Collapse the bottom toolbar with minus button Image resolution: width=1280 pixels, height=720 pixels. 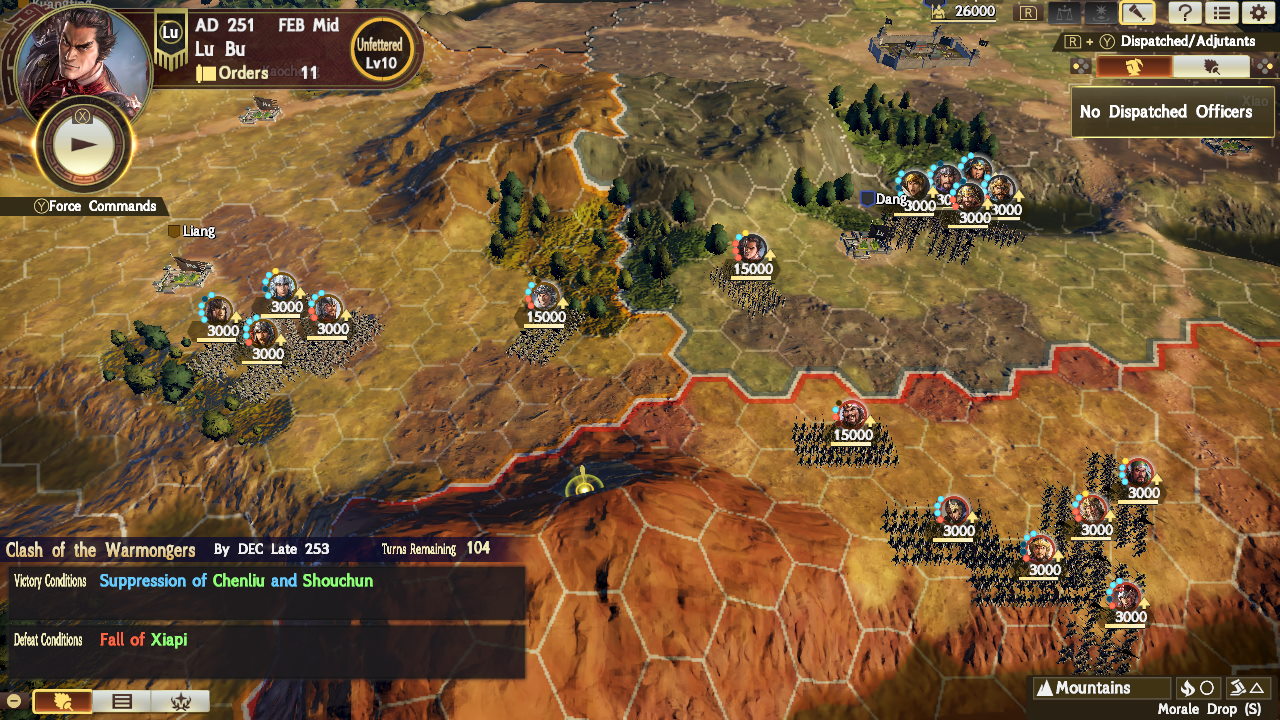[x=13, y=700]
